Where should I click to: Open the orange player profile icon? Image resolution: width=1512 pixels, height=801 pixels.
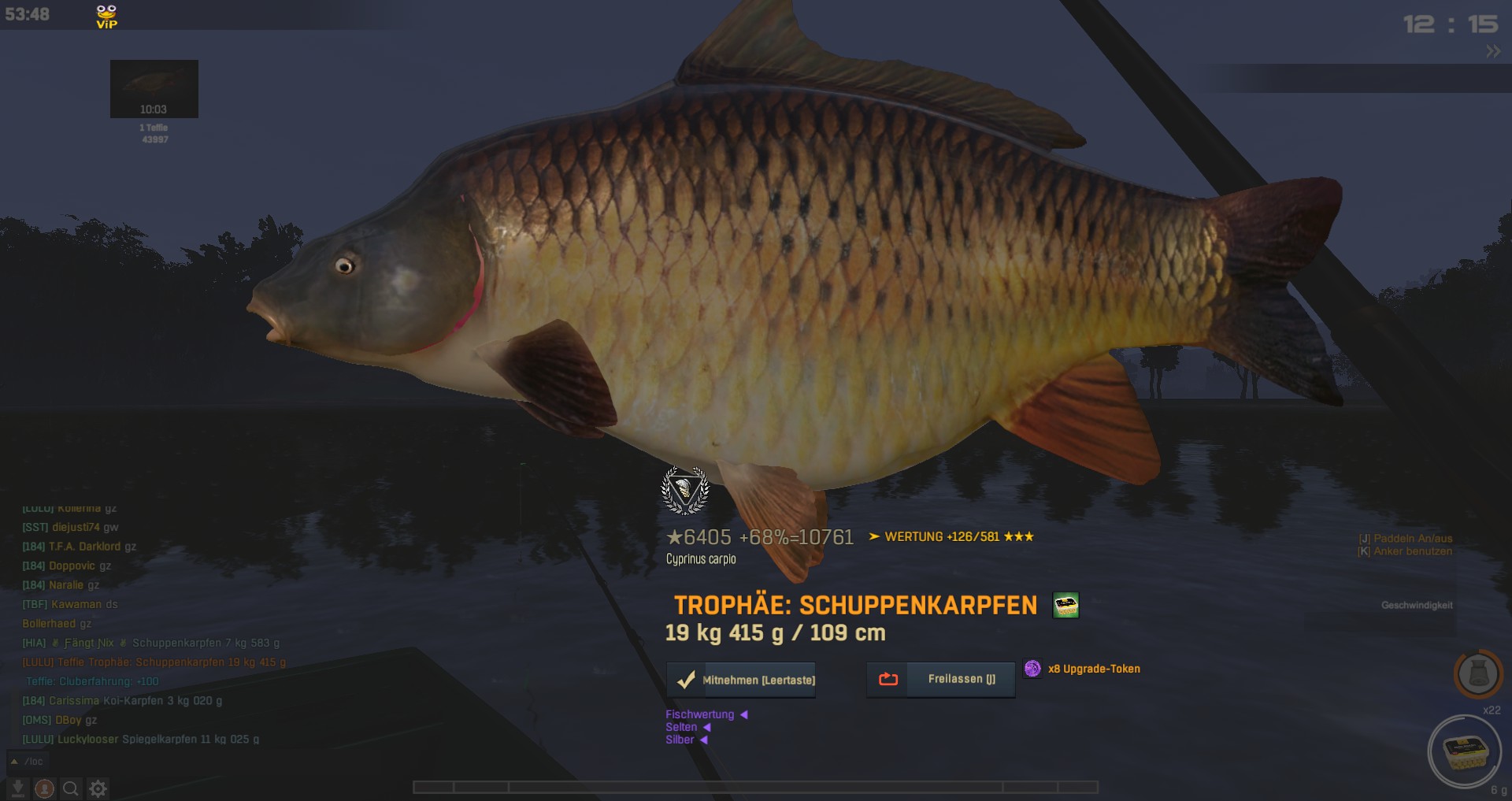[x=44, y=788]
